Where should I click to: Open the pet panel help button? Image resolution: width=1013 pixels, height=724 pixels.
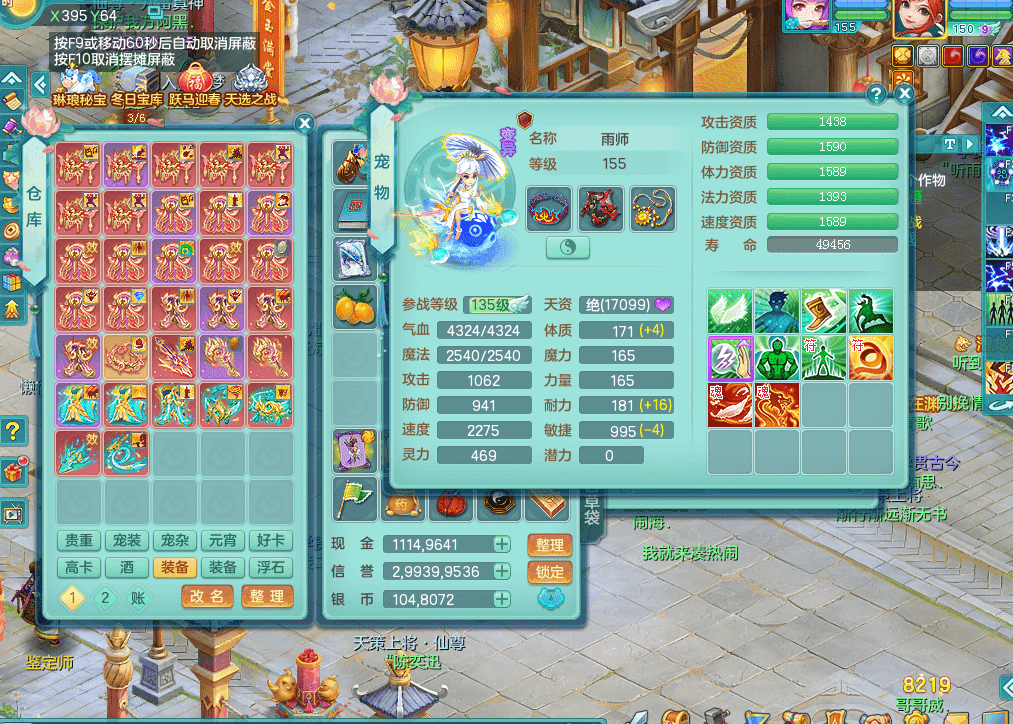877,94
